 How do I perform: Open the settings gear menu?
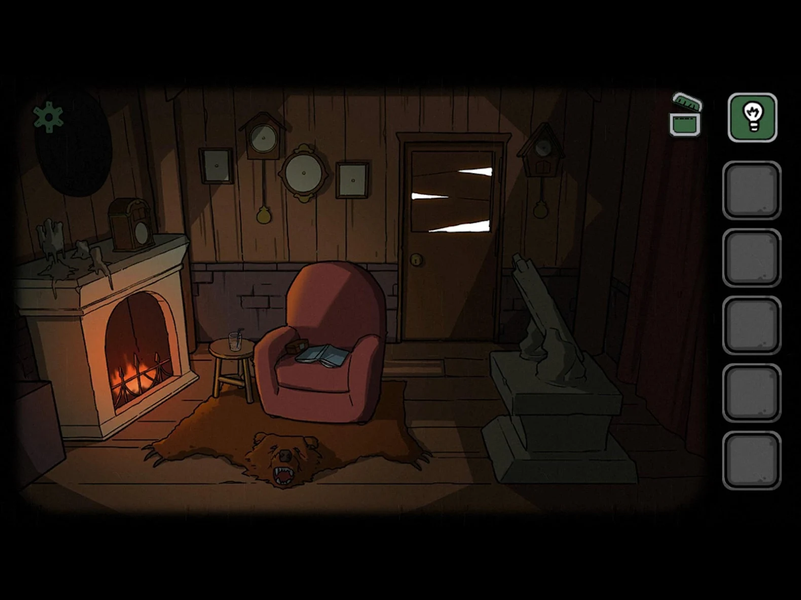point(48,117)
